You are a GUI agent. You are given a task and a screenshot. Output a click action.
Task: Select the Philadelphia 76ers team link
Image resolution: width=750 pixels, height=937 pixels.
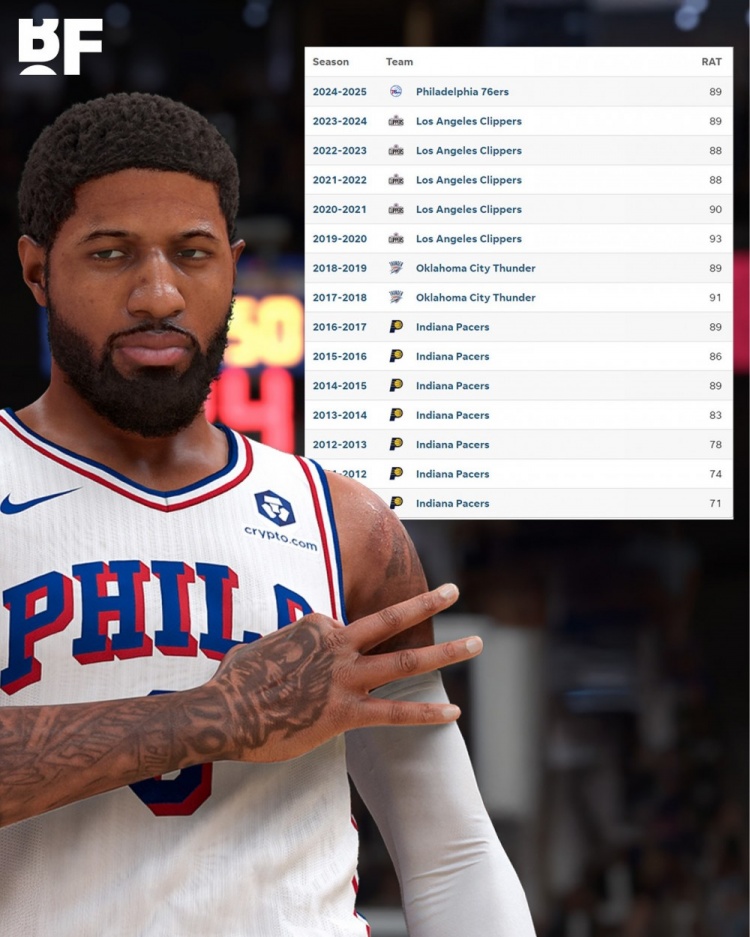tap(462, 92)
